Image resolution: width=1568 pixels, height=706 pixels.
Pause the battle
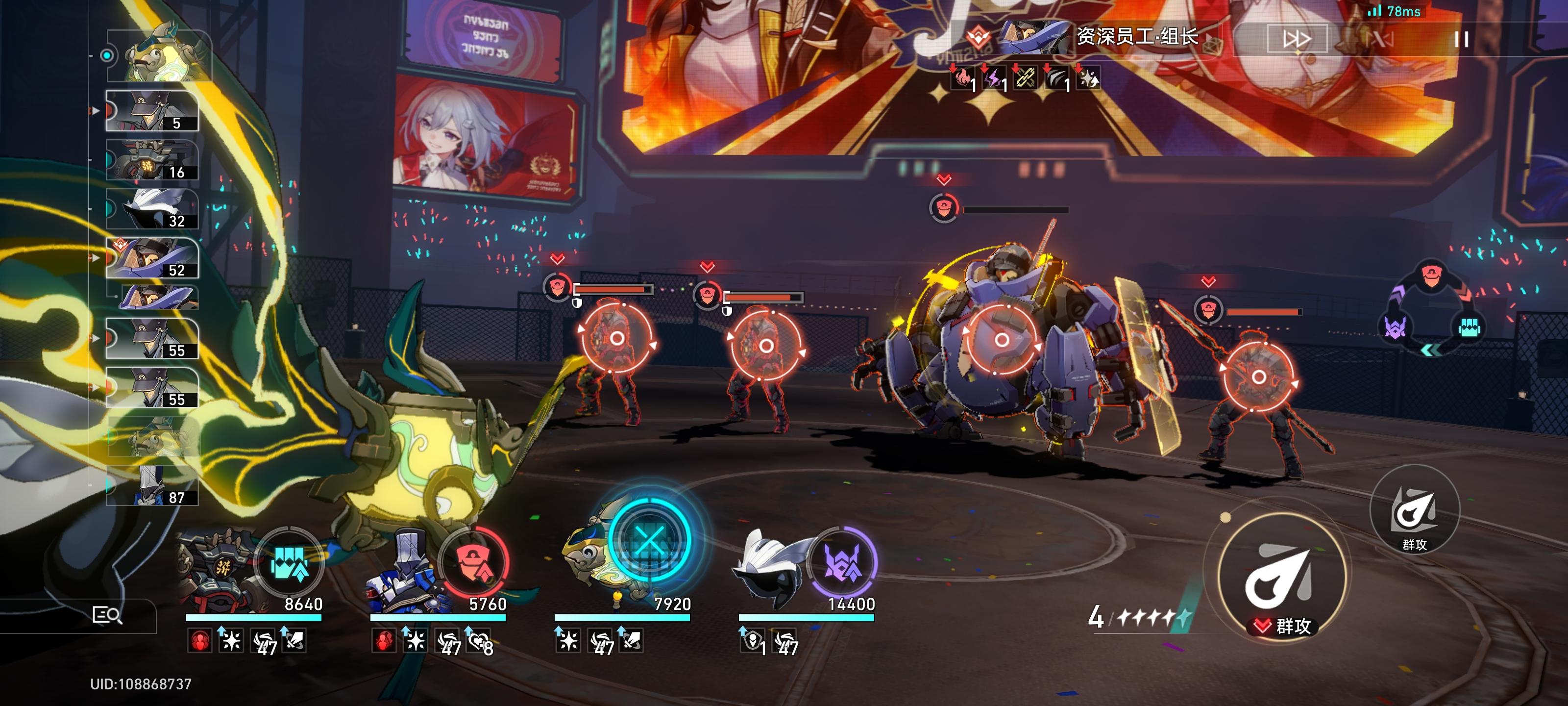1461,40
